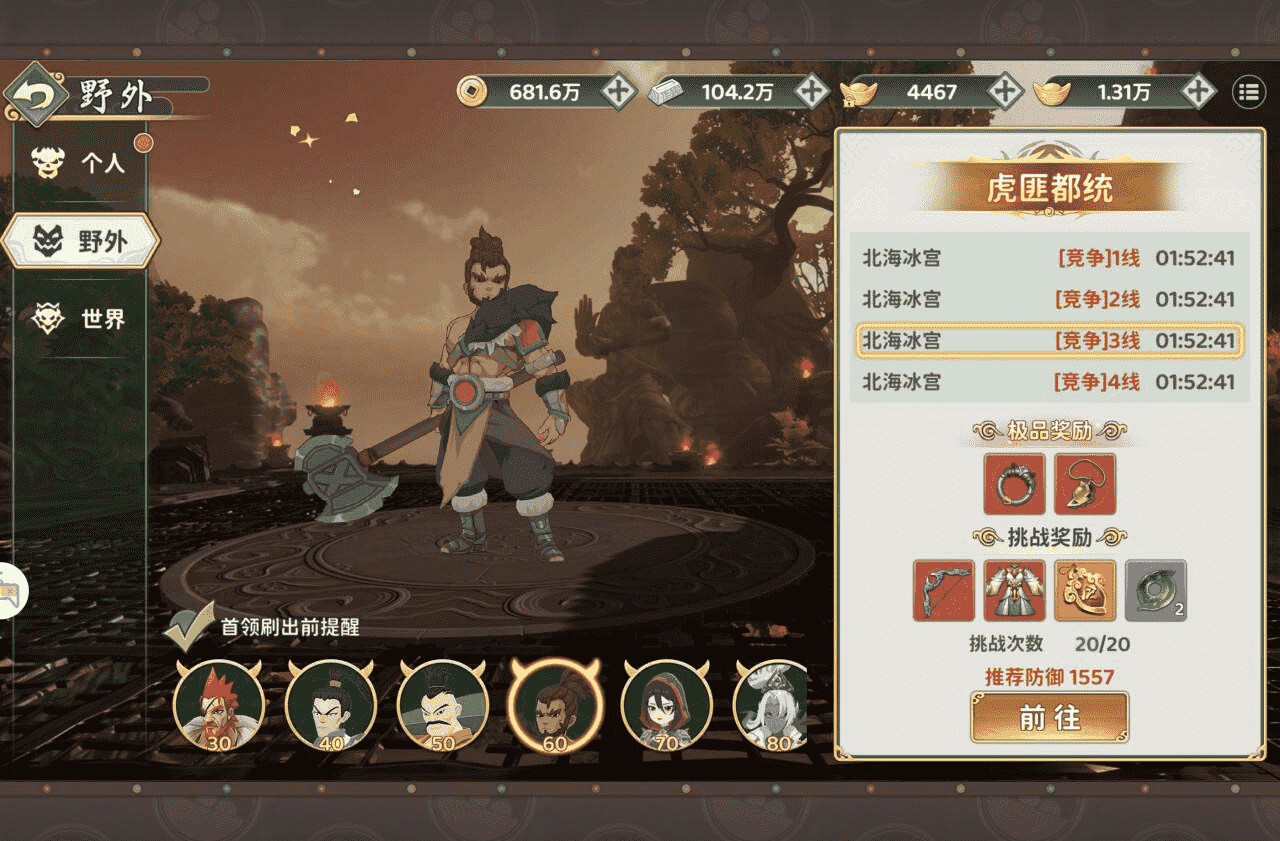Switch to the 个人 sidebar tab
Screen dimensions: 1280x841
point(83,163)
